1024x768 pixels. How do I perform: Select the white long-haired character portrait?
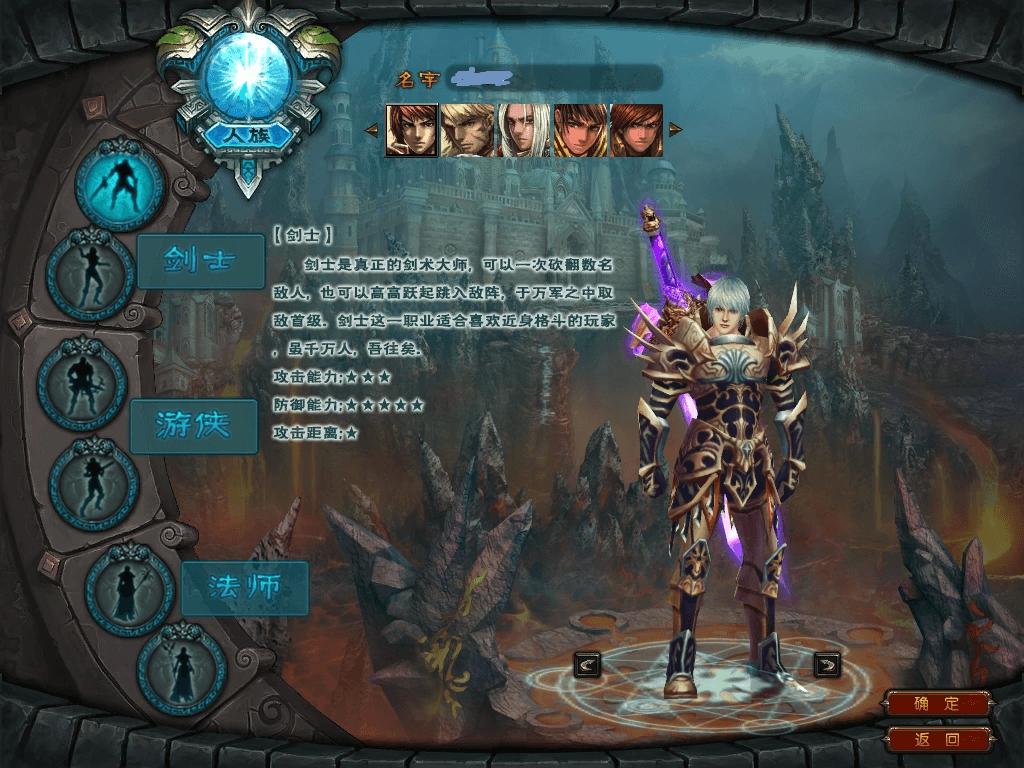click(x=524, y=130)
